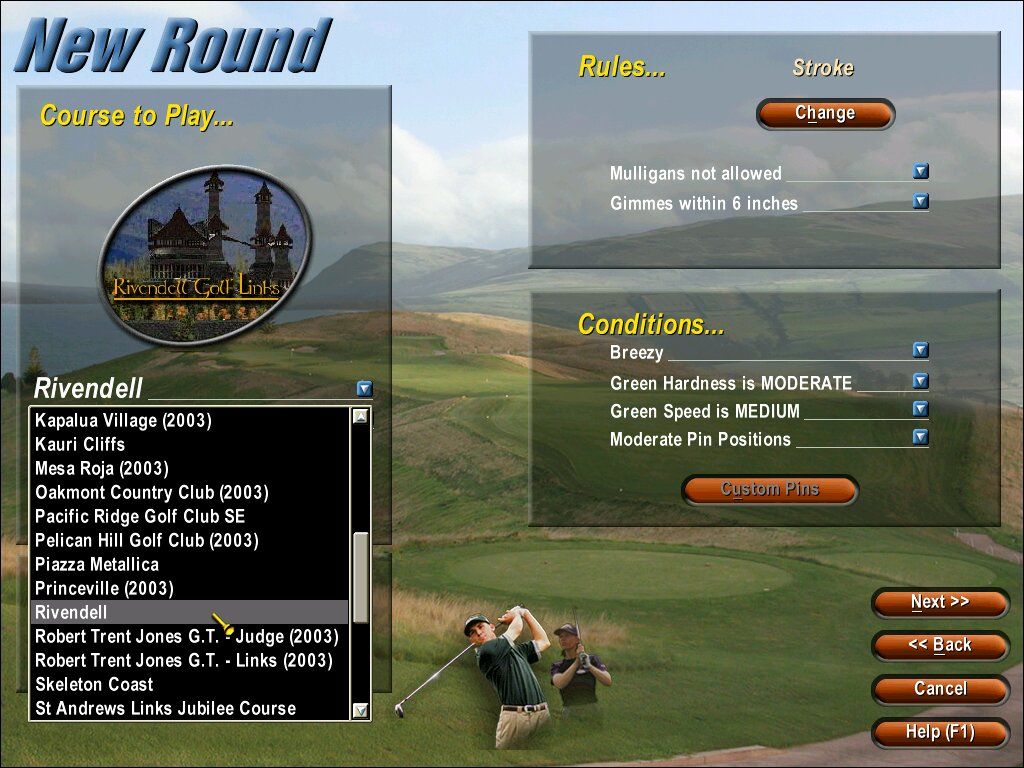Select Skeleton Coast course
The height and width of the screenshot is (768, 1024).
[94, 684]
